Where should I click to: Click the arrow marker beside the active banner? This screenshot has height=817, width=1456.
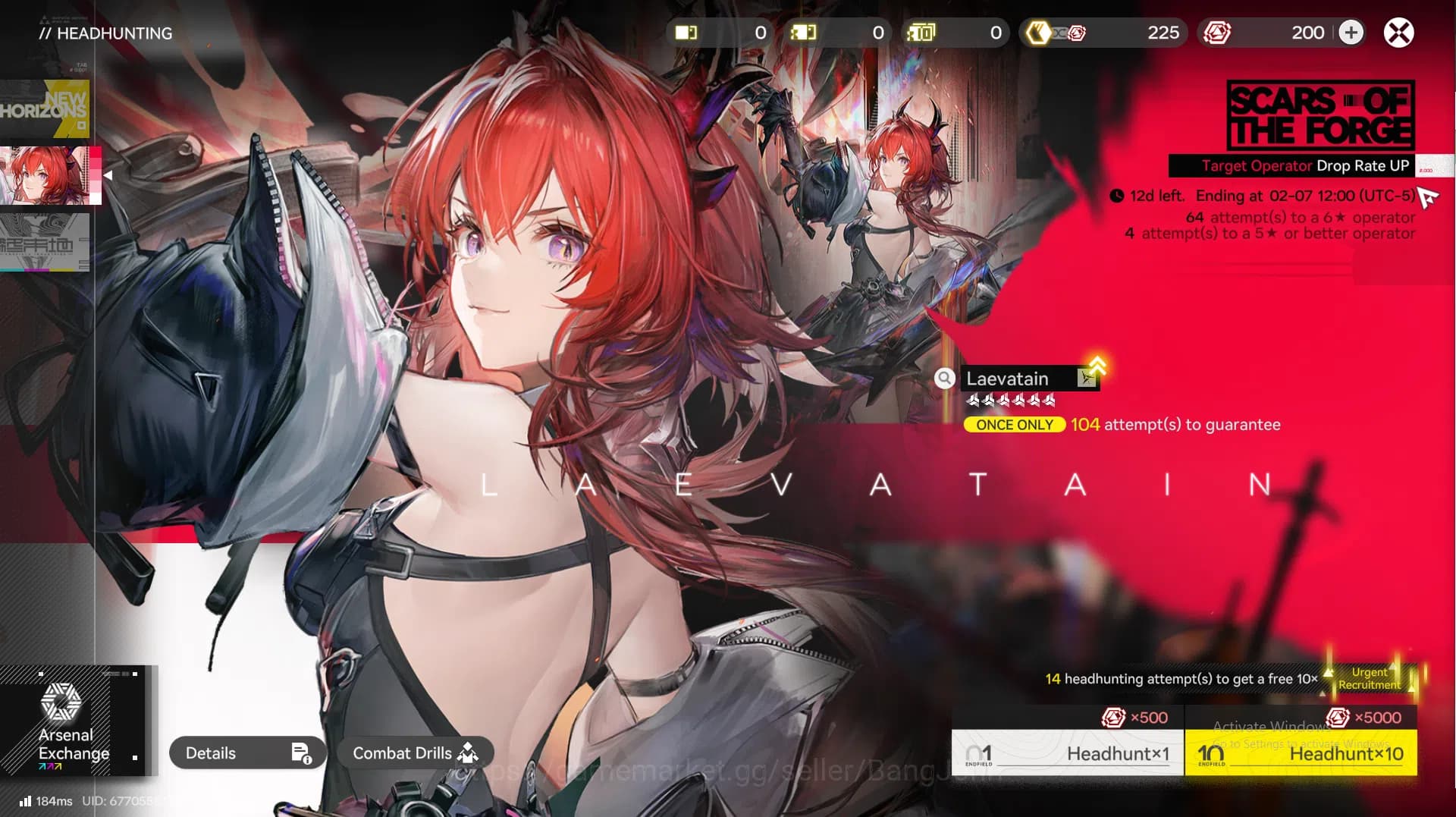click(106, 174)
